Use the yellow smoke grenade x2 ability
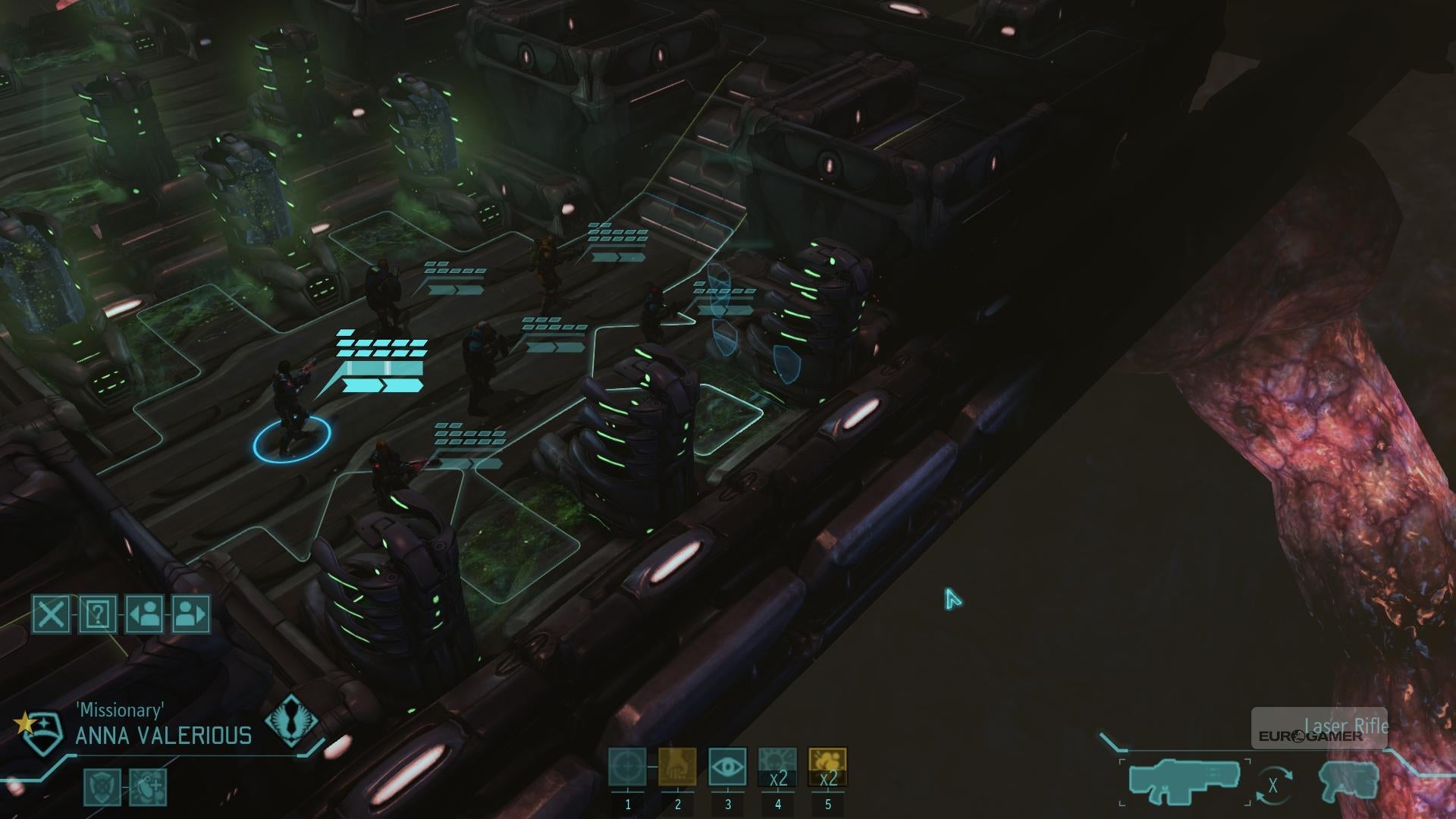This screenshot has width=1456, height=819. coord(827,767)
